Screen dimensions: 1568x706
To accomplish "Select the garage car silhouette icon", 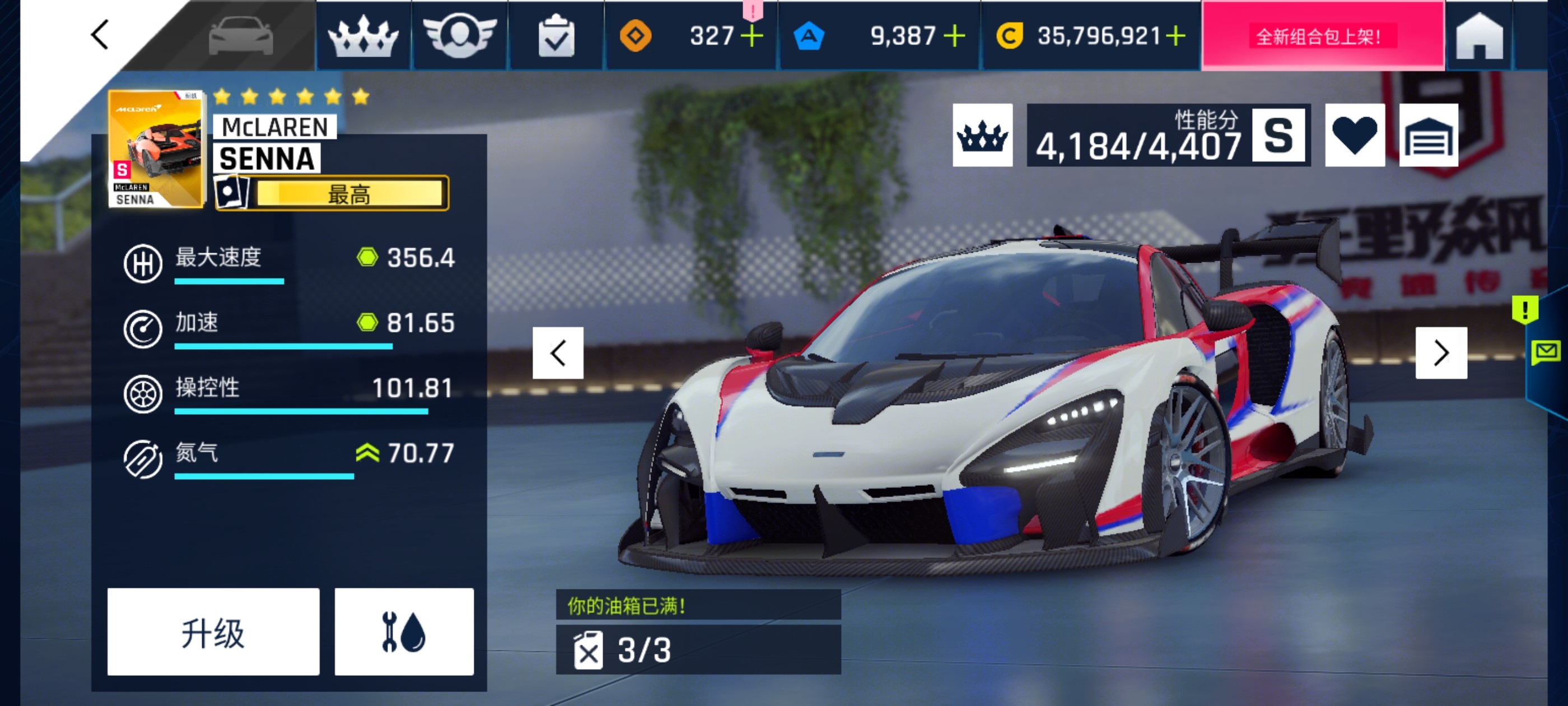I will coord(243,36).
